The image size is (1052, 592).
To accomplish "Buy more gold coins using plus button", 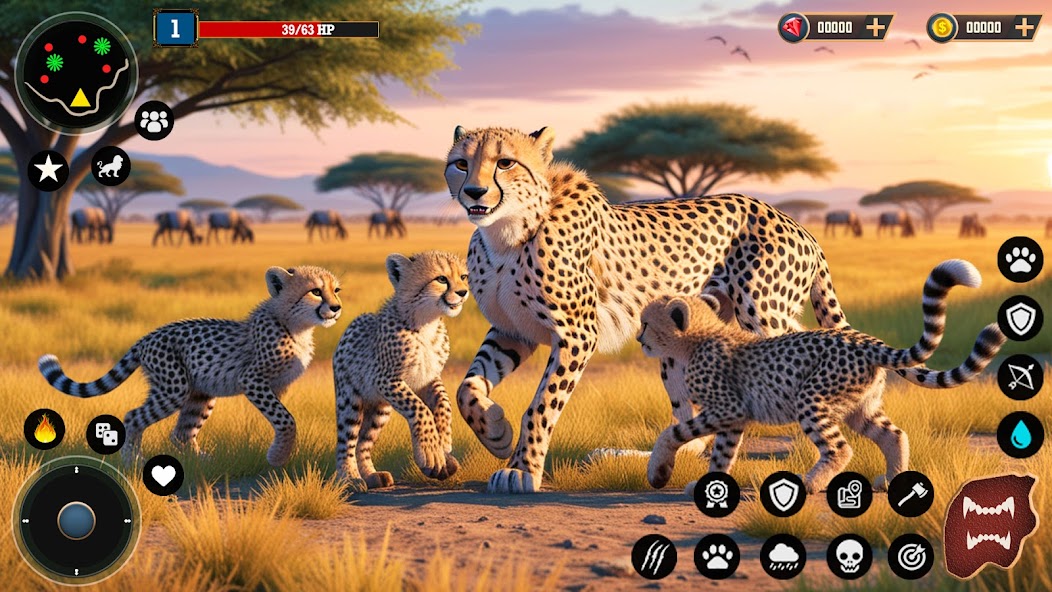I will pyautogui.click(x=1024, y=28).
